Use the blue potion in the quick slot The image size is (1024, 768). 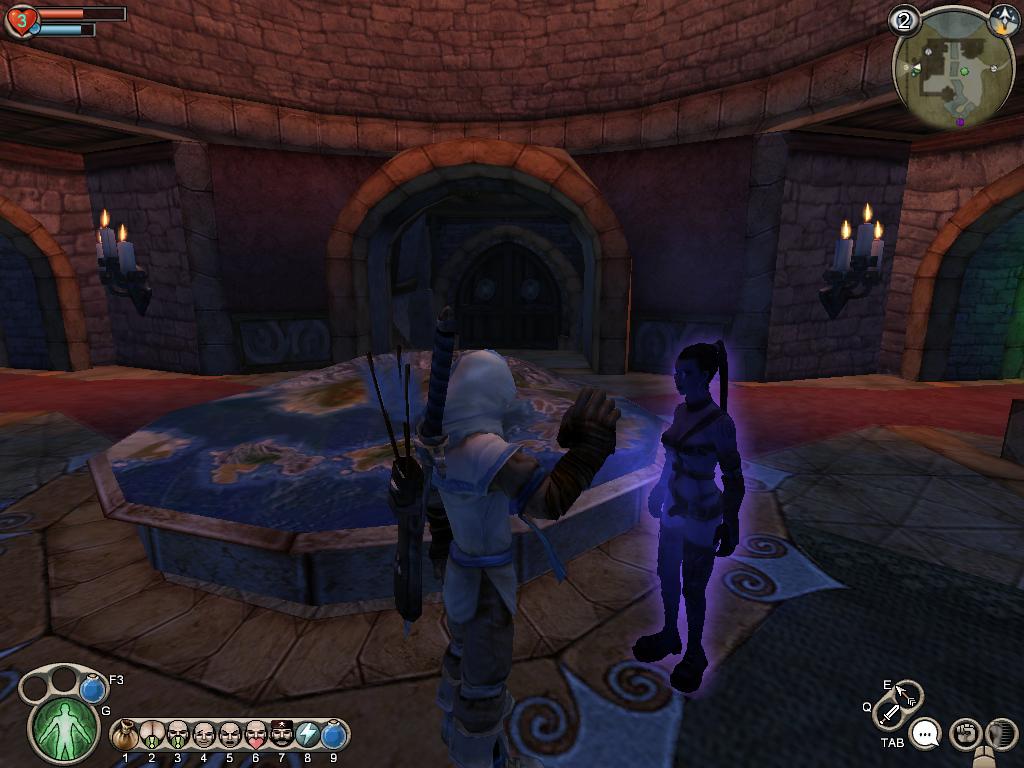pos(94,689)
